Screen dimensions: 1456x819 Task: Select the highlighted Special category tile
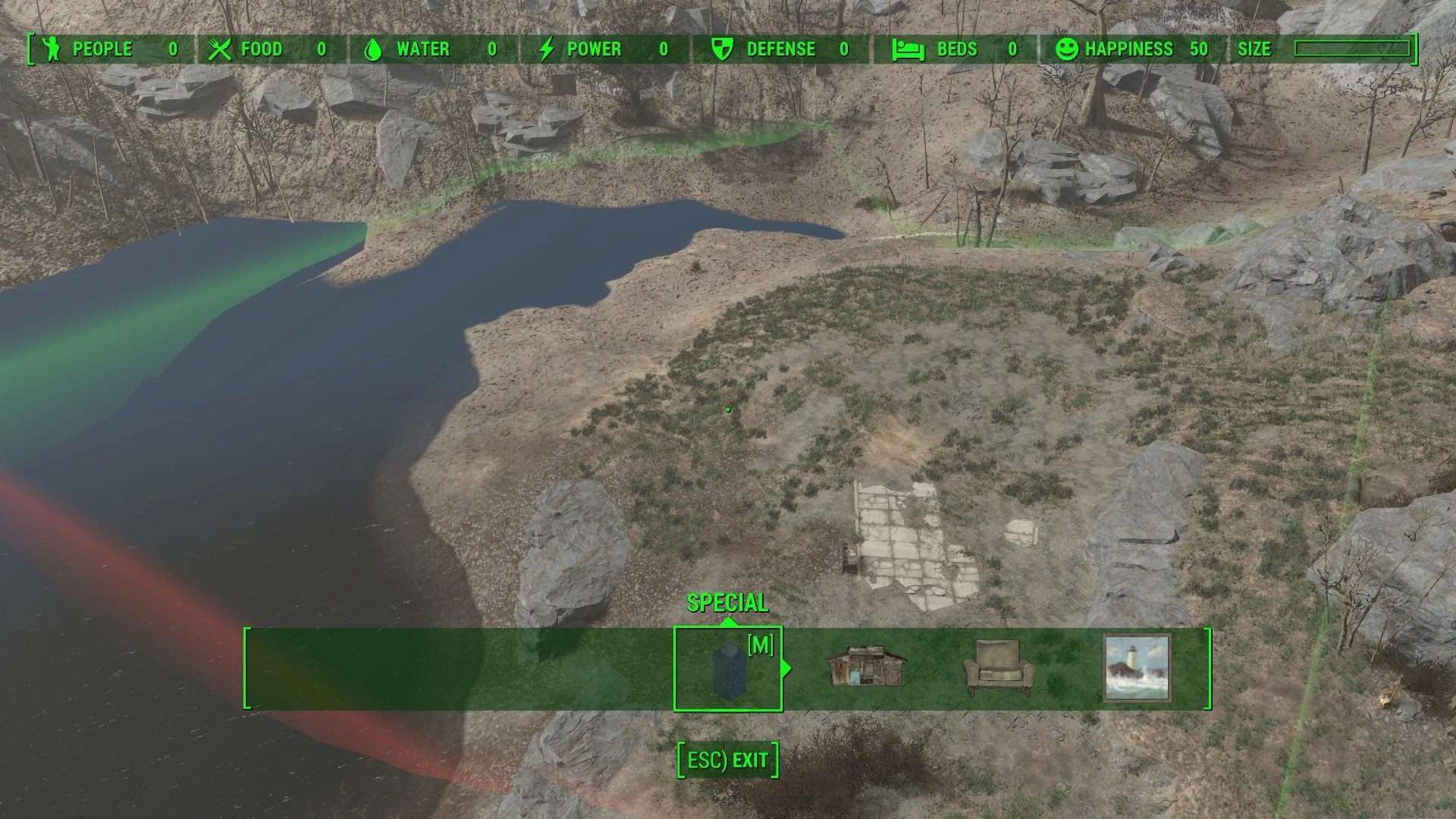[727, 669]
